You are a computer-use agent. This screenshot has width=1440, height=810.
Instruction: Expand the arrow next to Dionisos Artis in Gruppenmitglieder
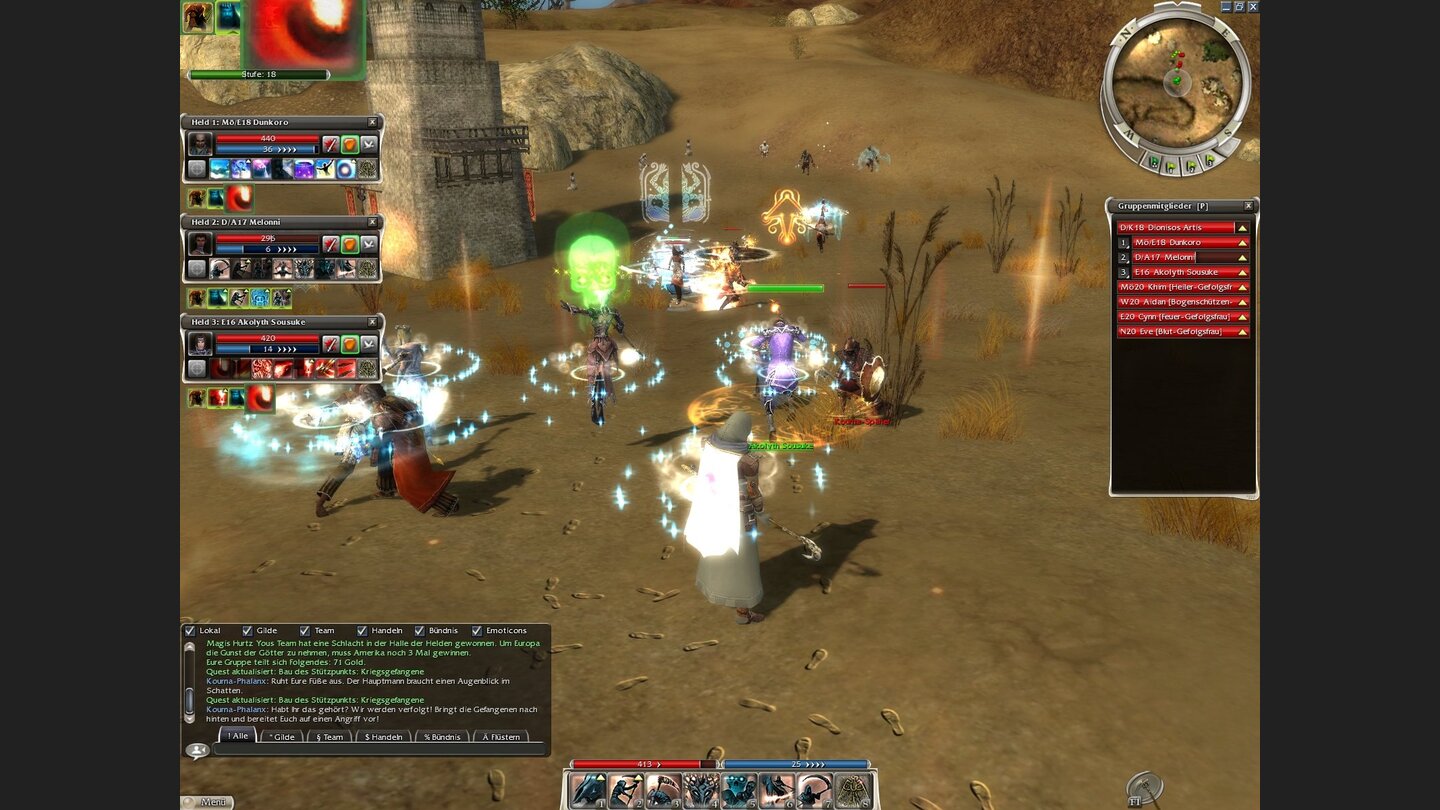pos(1242,227)
